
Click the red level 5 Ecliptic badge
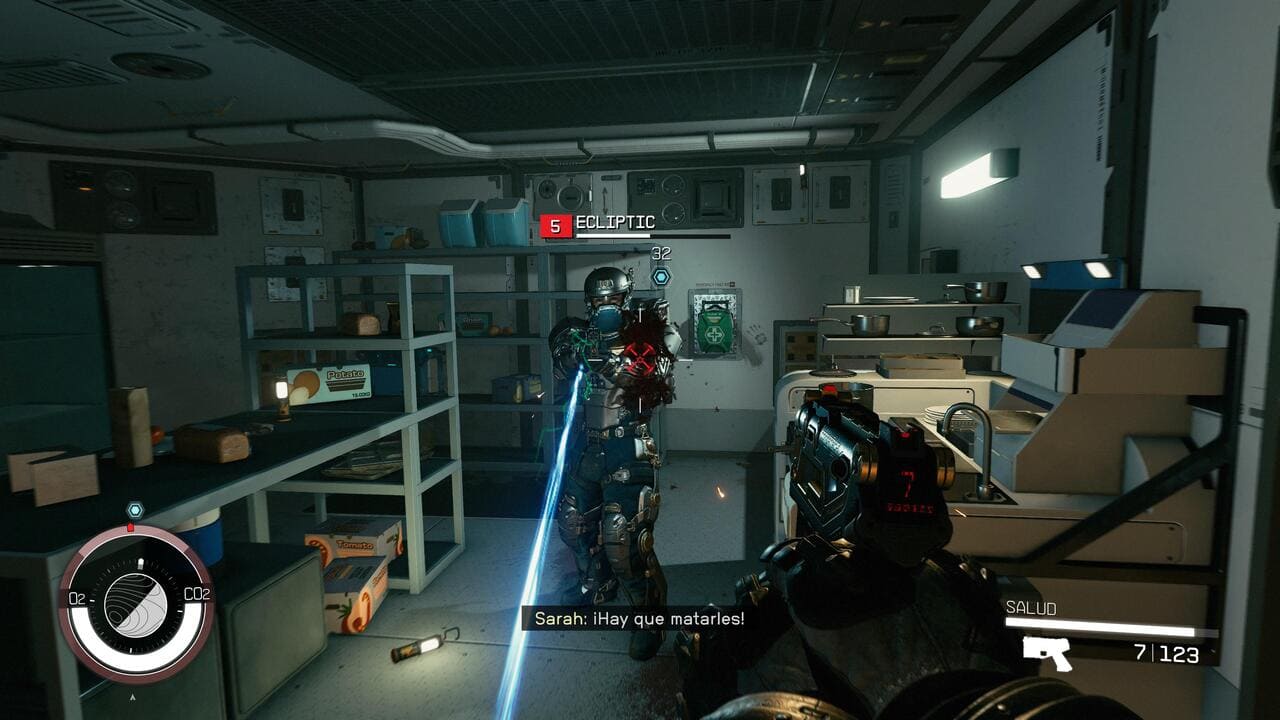[555, 226]
